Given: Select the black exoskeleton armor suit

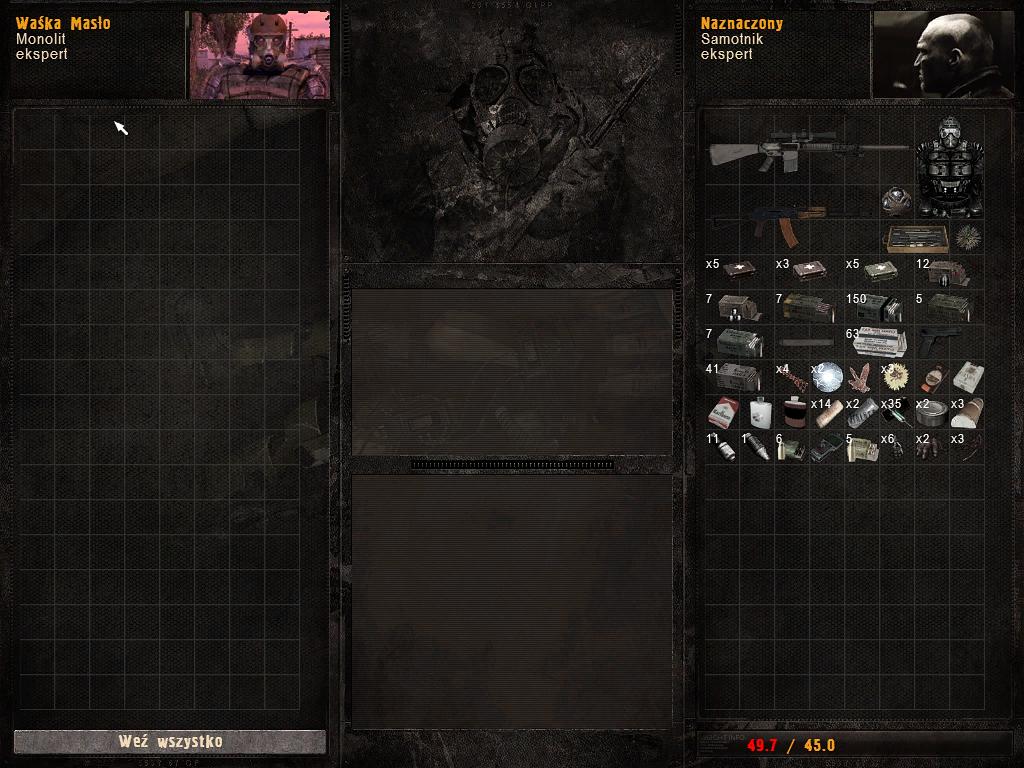Looking at the screenshot, I should coord(949,168).
